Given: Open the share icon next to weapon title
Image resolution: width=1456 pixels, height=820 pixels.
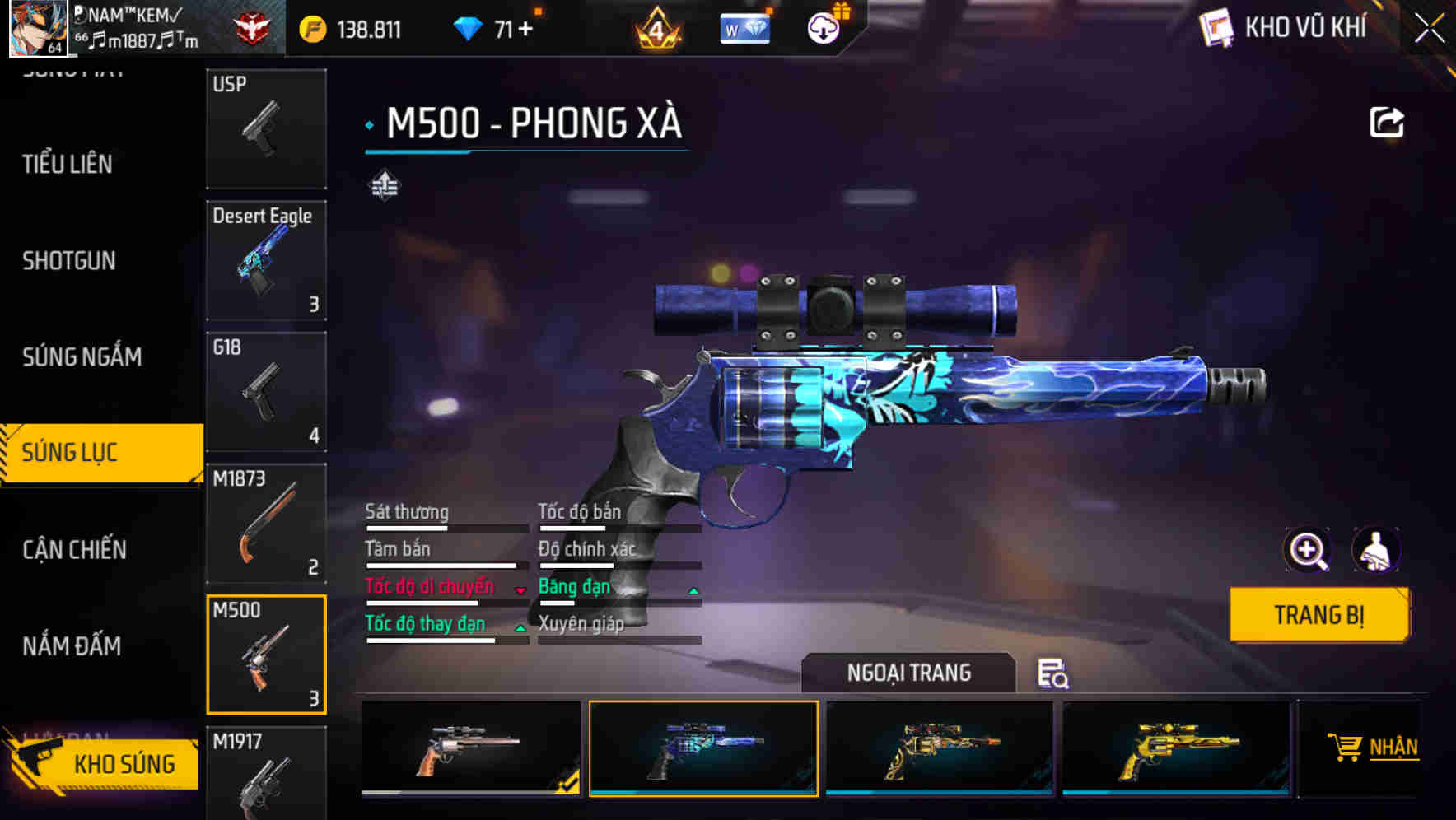Looking at the screenshot, I should tap(1388, 122).
